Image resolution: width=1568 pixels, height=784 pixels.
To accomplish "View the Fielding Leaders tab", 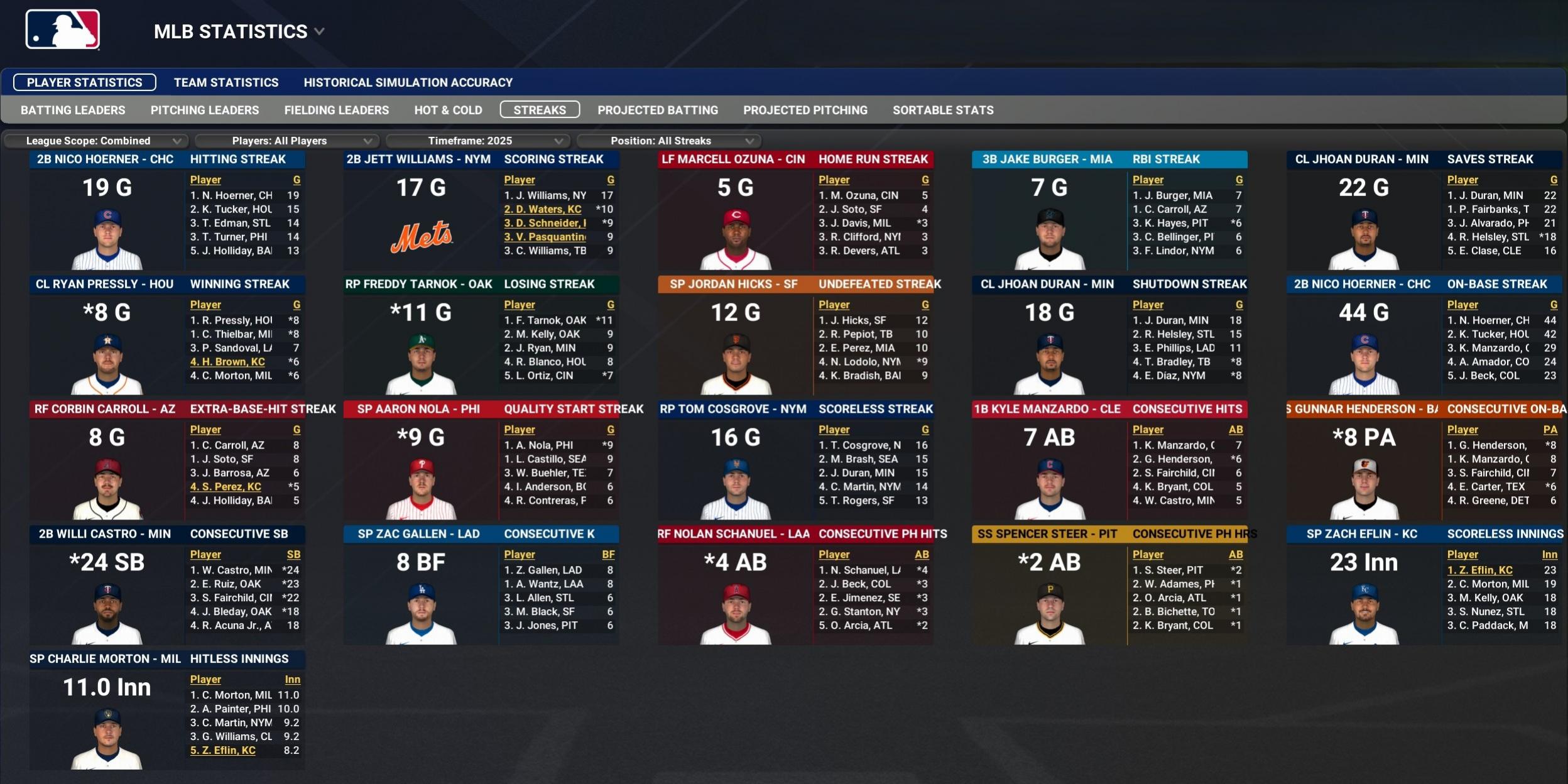I will (337, 110).
